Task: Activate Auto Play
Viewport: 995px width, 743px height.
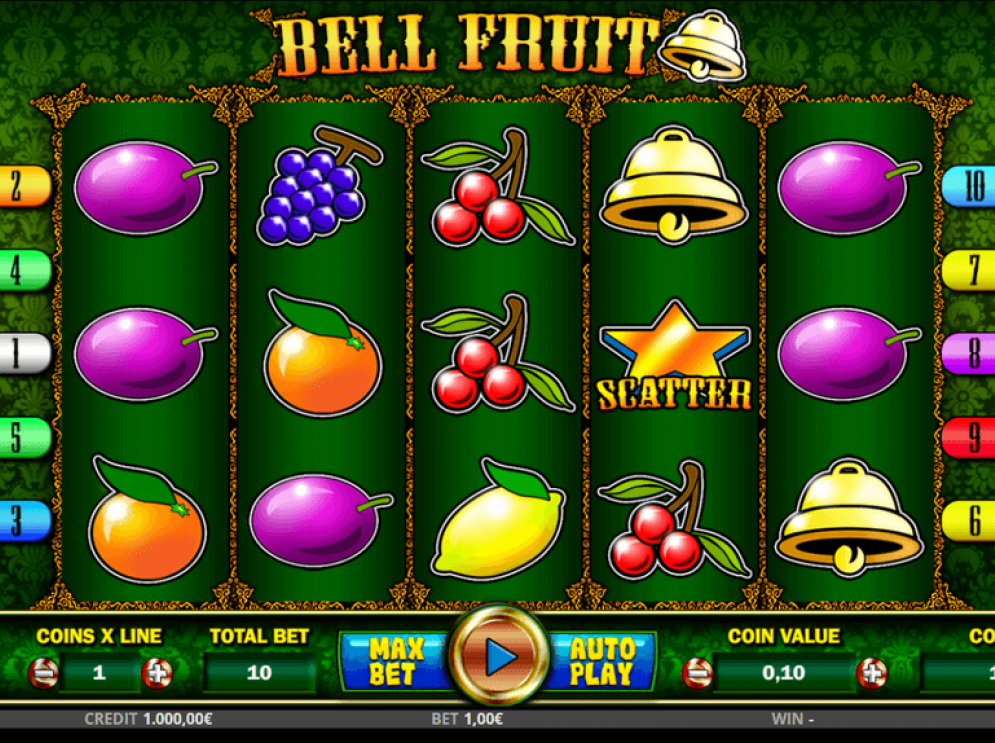Action: point(603,661)
